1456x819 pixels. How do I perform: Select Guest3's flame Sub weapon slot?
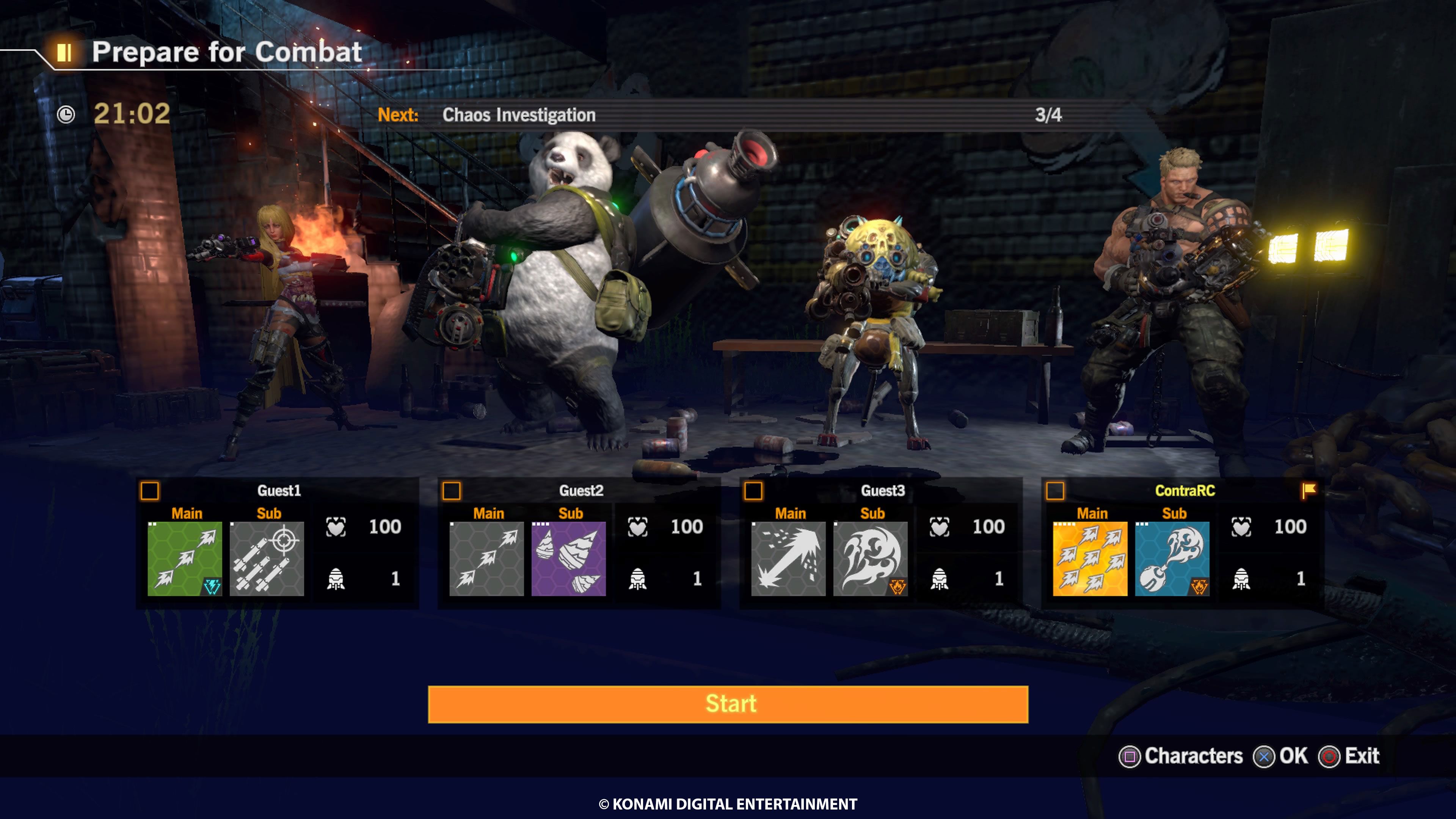(x=871, y=559)
